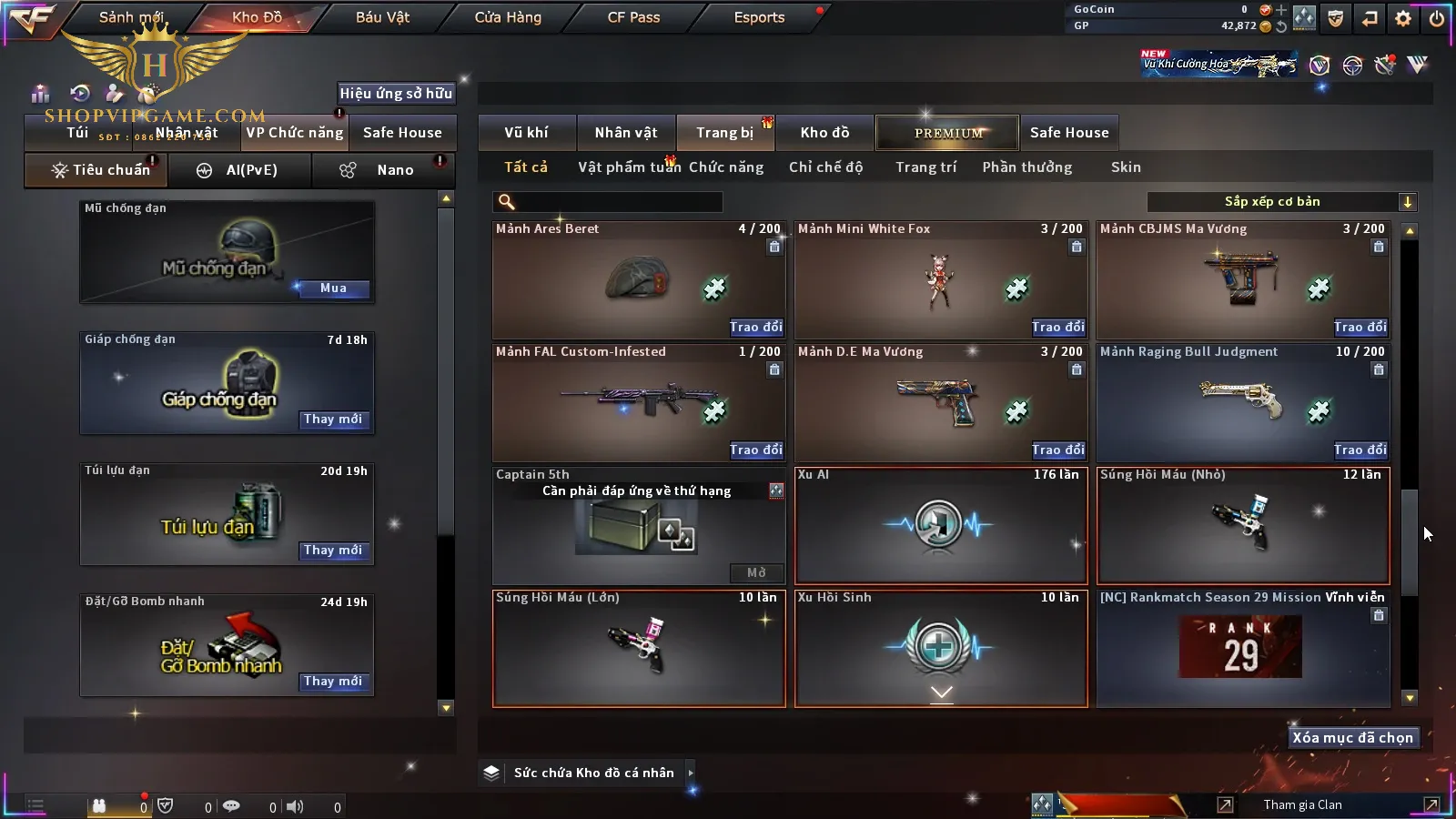The width and height of the screenshot is (1456, 819).
Task: Choose the Chỉ chế độ filter
Action: [825, 167]
